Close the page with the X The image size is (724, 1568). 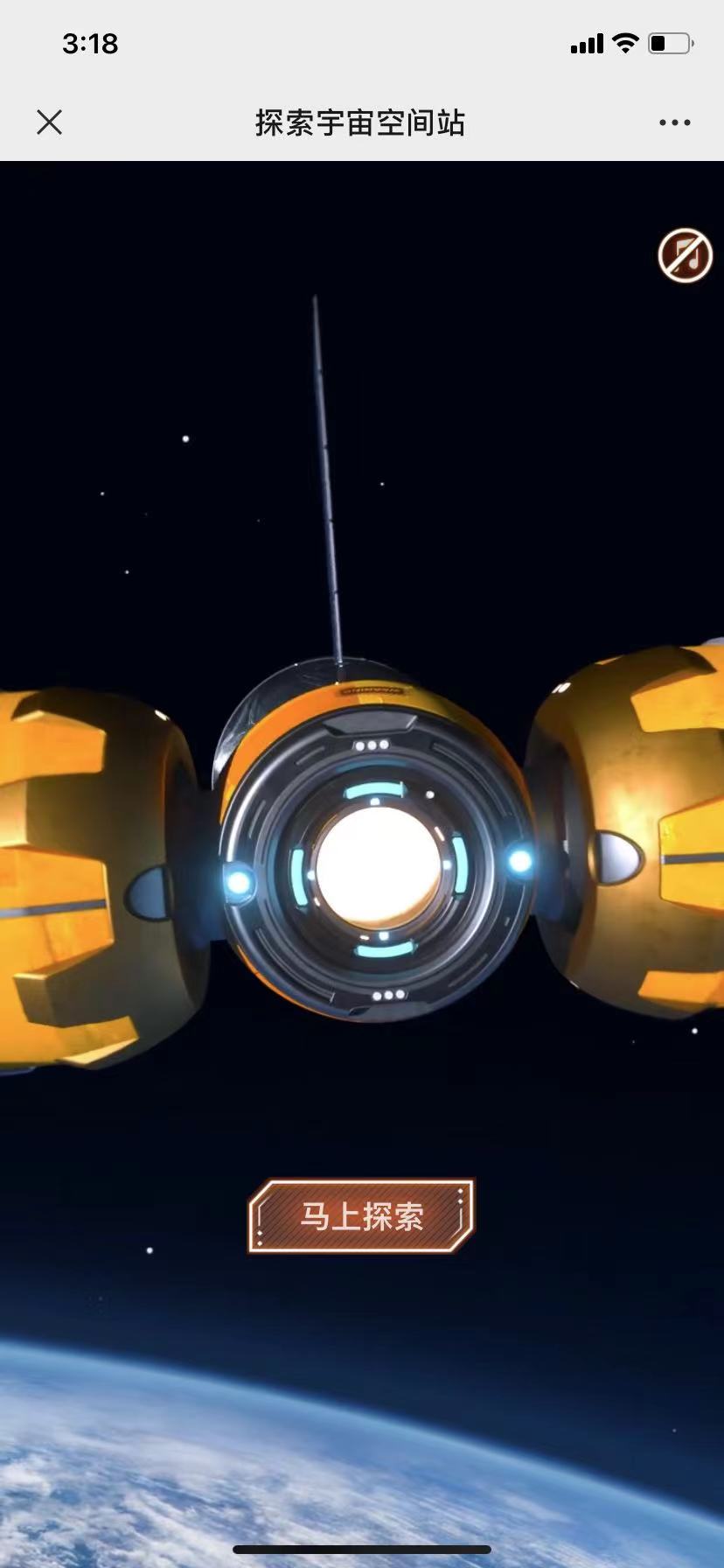click(x=50, y=122)
